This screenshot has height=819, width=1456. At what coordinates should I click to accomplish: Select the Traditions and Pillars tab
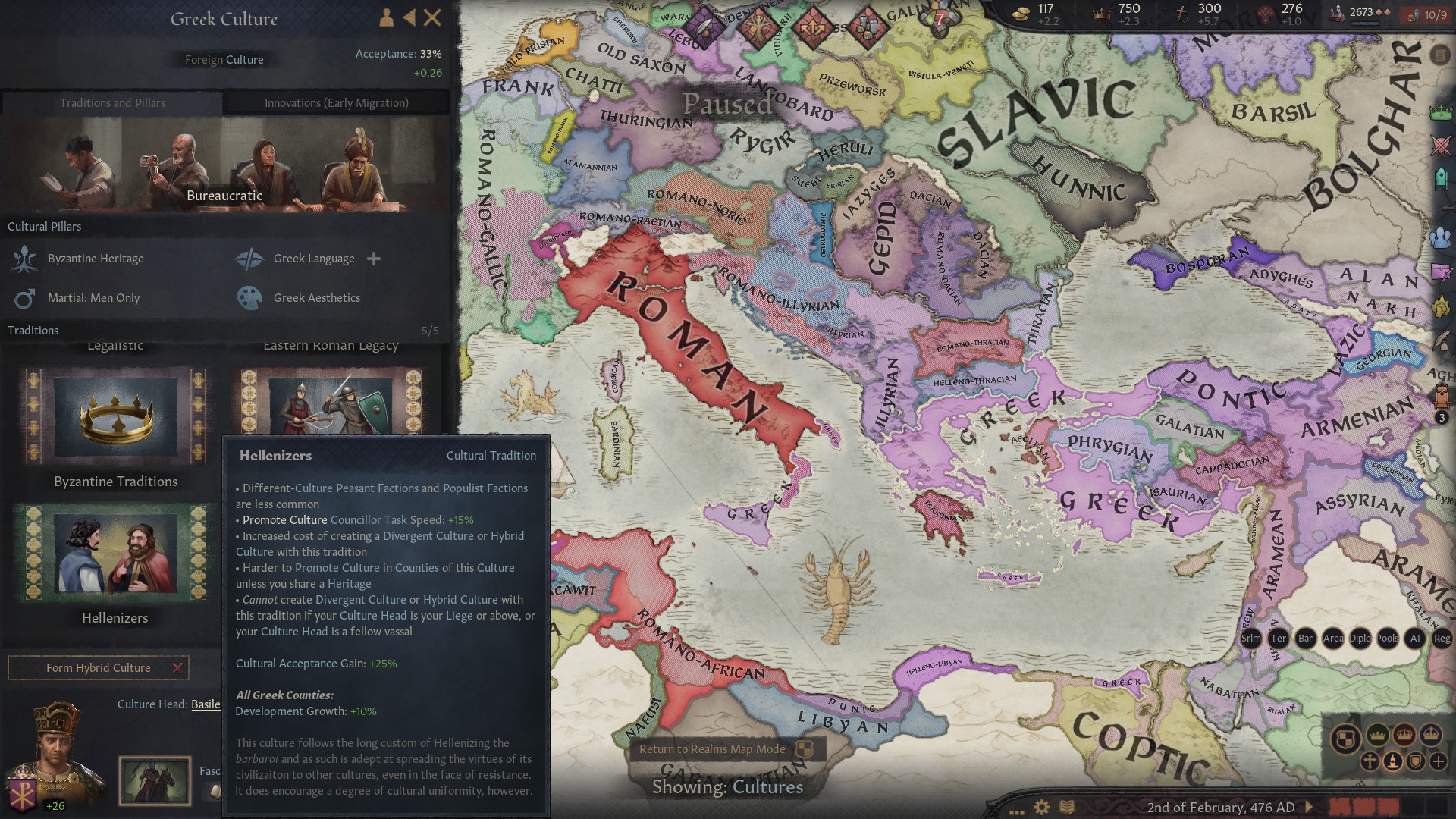(114, 102)
